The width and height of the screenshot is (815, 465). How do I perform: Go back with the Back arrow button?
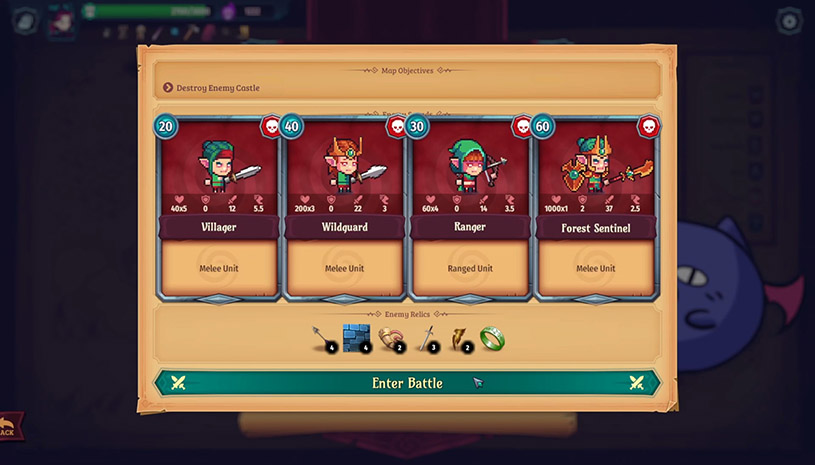tap(8, 429)
